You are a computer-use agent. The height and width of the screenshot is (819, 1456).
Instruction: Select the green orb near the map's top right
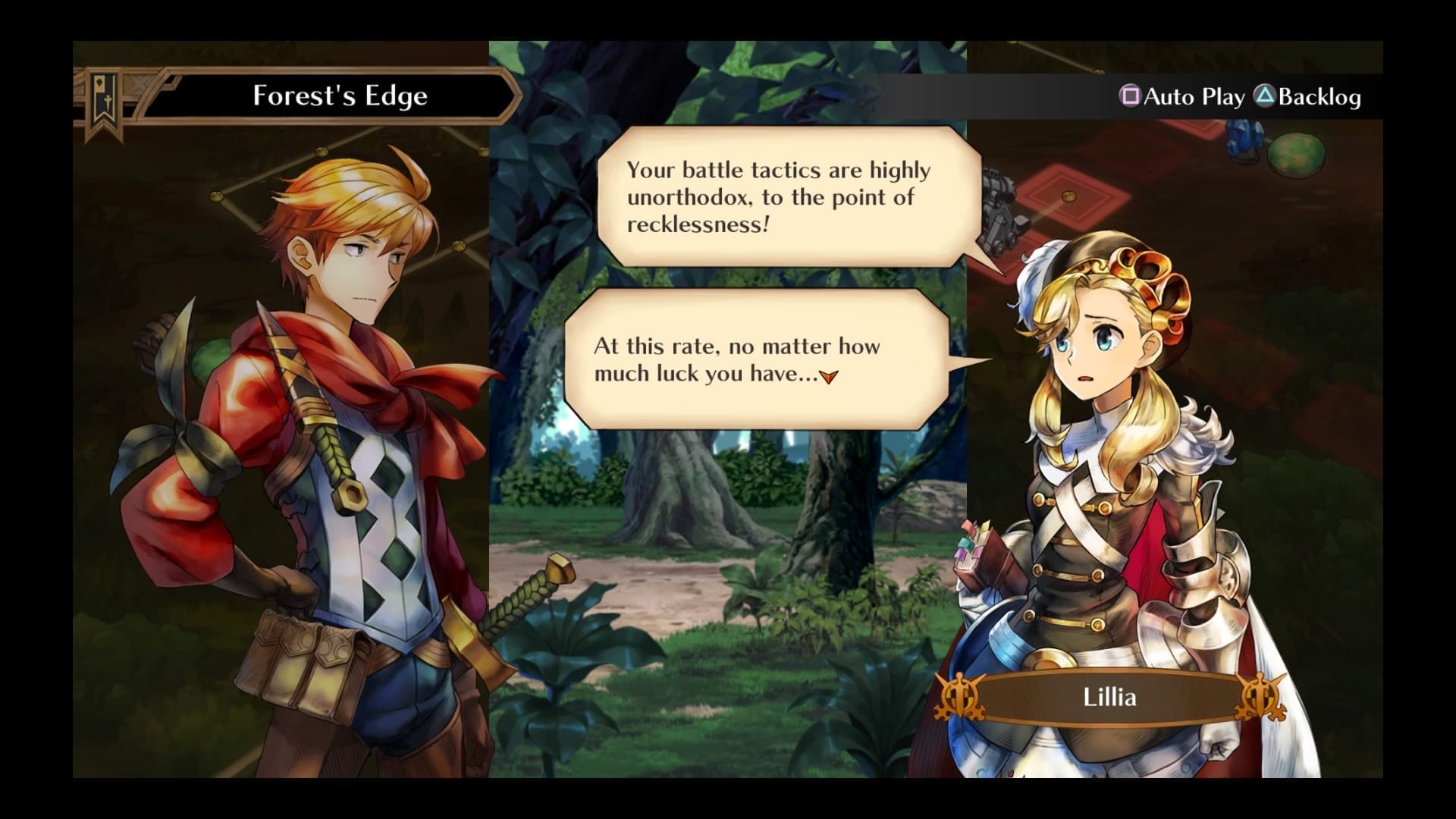point(1298,152)
